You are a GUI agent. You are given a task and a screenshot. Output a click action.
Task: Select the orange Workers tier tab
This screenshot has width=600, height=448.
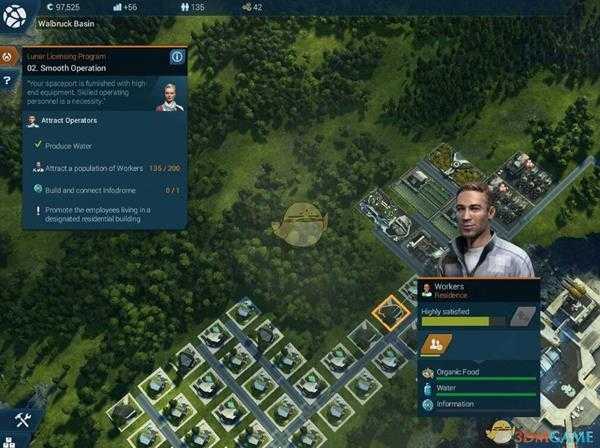click(436, 345)
